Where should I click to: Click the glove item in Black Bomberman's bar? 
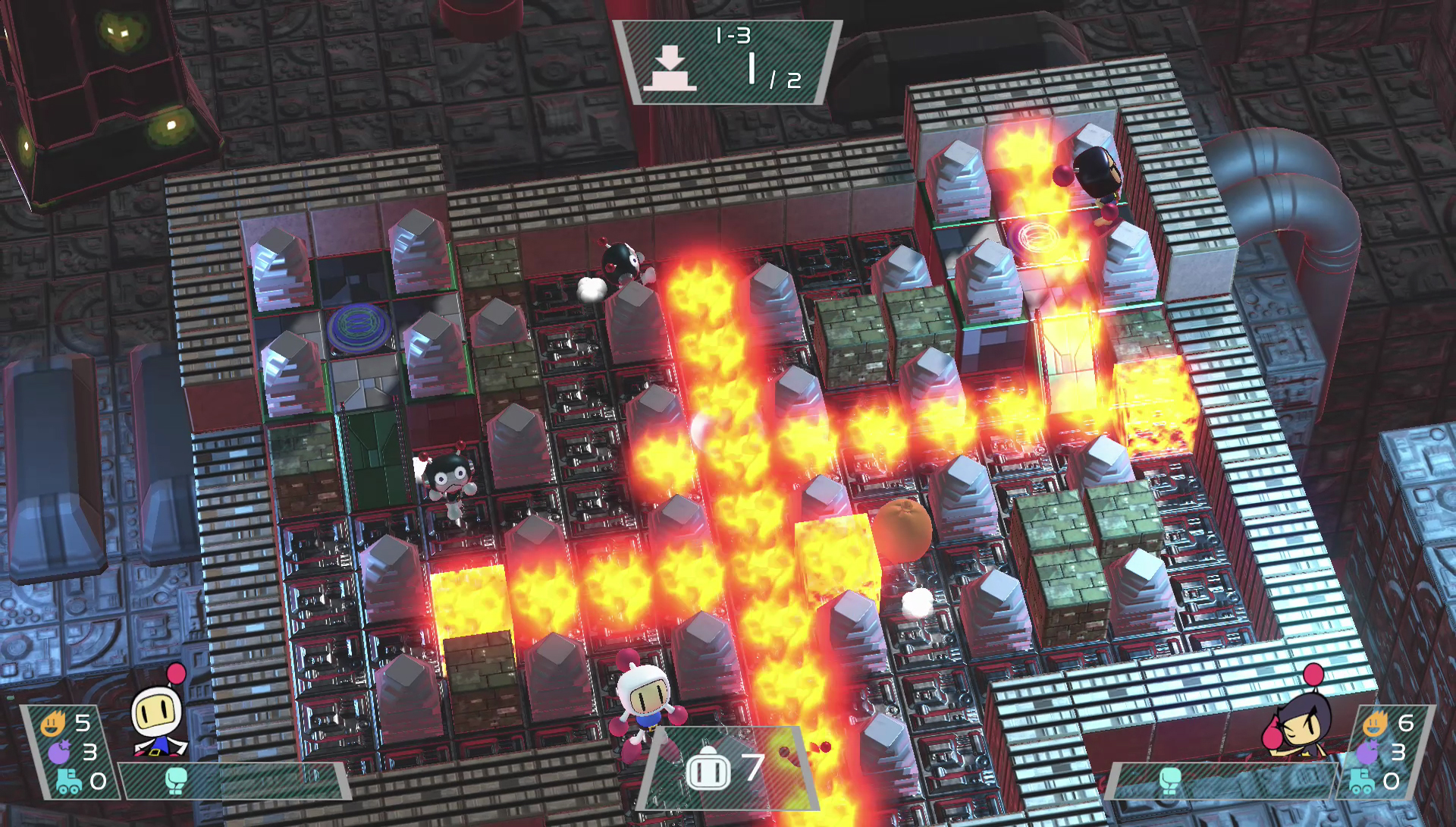[1170, 781]
